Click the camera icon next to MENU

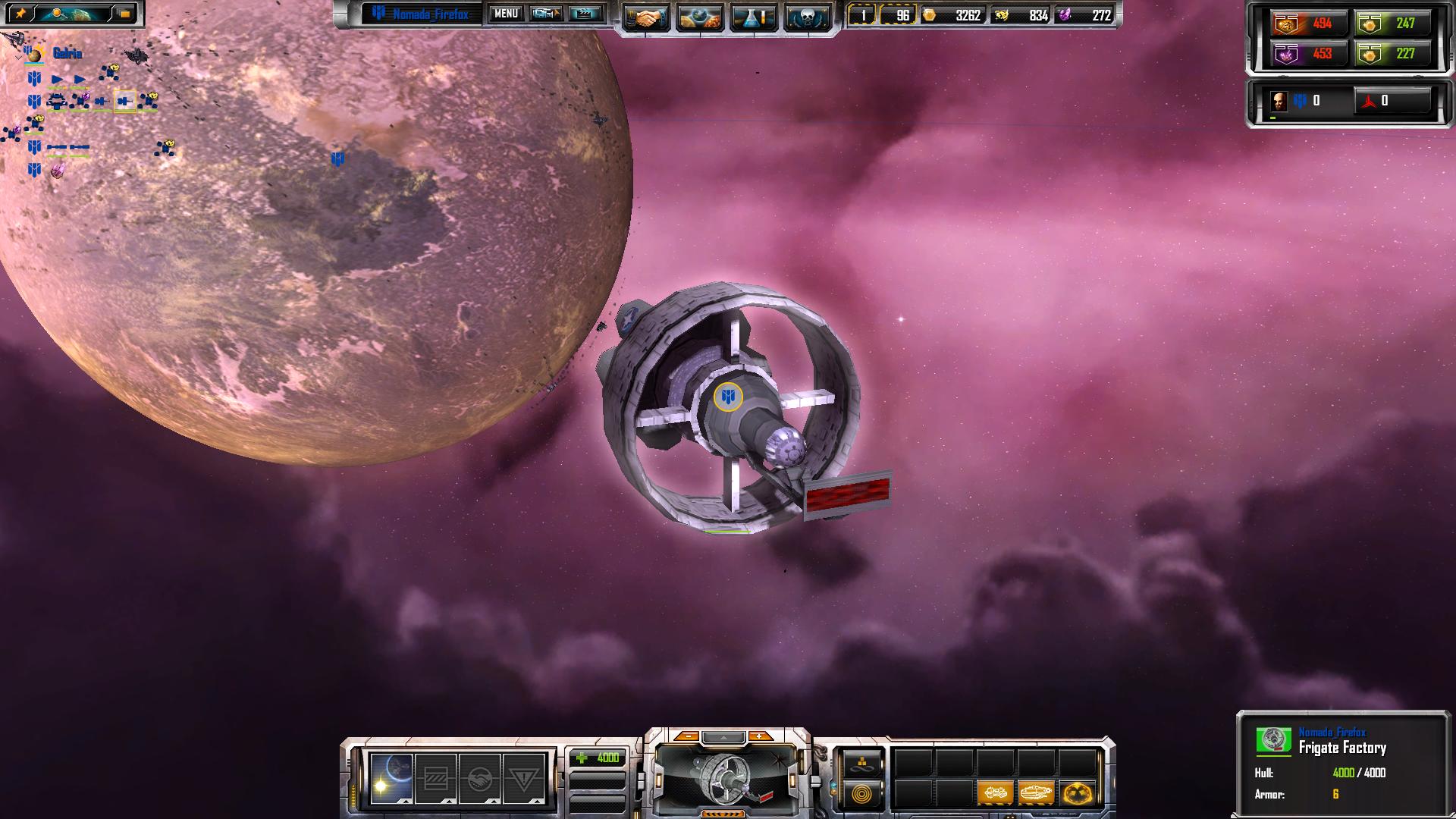545,14
